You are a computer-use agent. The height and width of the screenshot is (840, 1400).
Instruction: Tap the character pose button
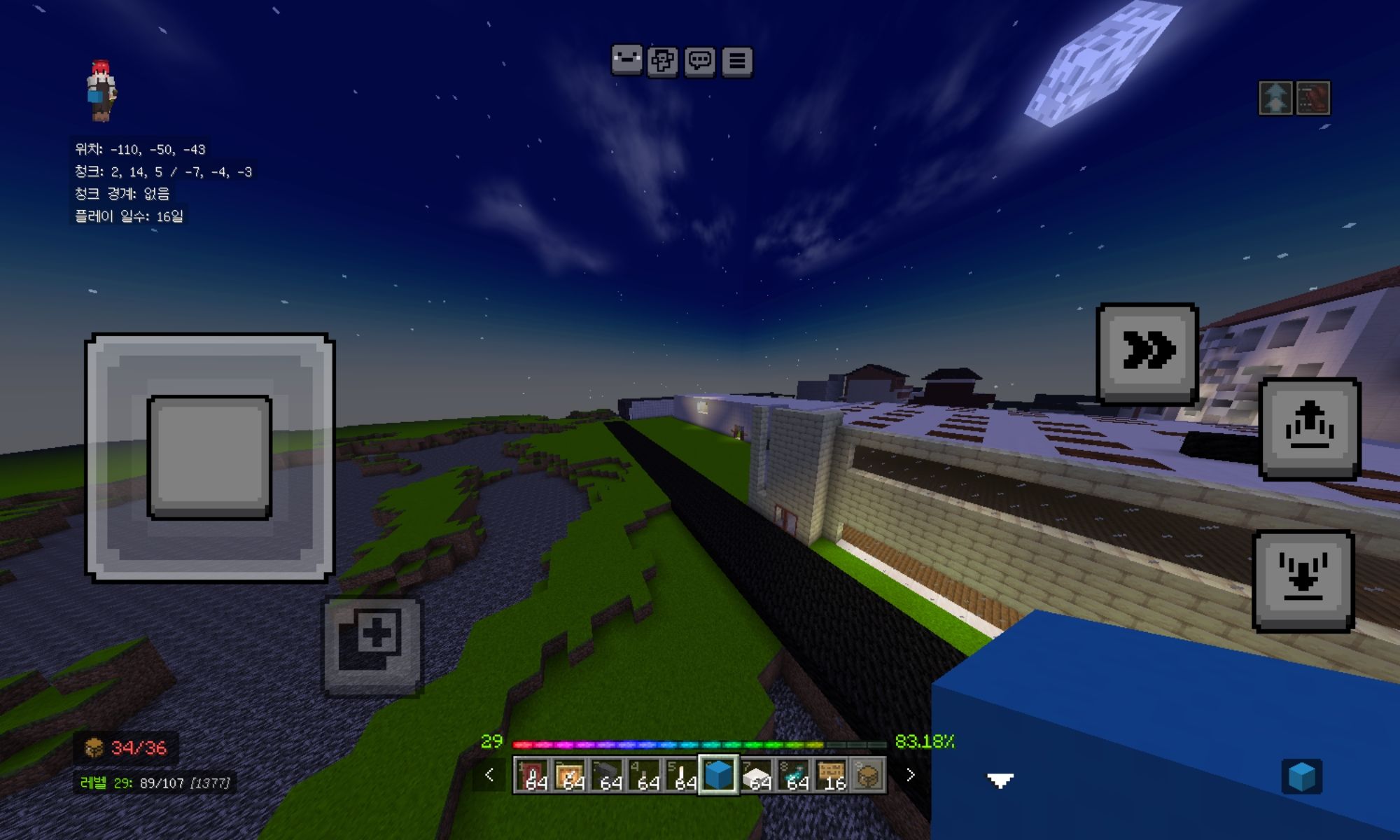[663, 62]
